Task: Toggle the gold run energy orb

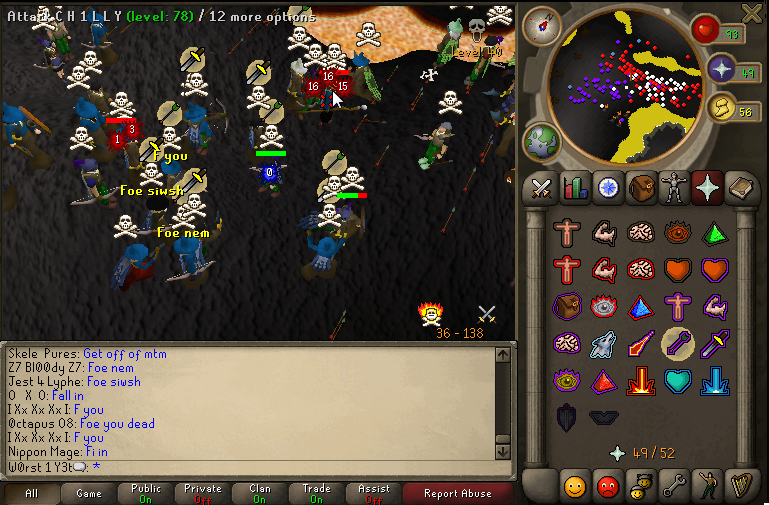Action: pos(723,109)
